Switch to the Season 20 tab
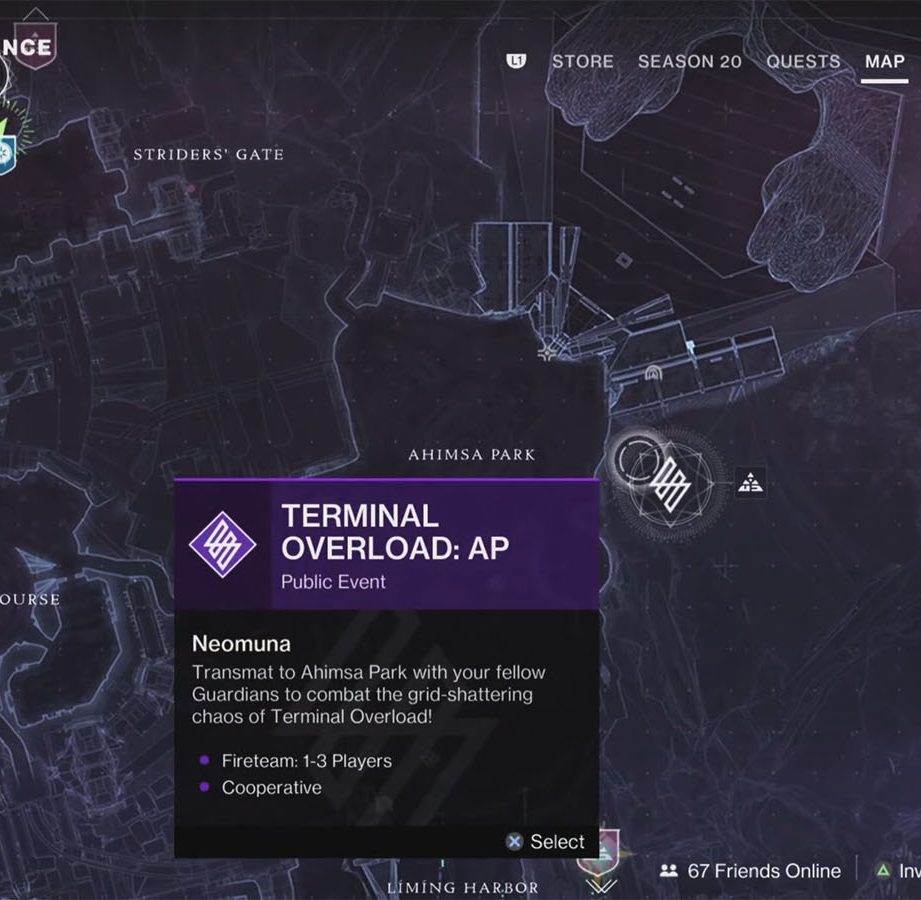Image resolution: width=921 pixels, height=900 pixels. point(689,61)
